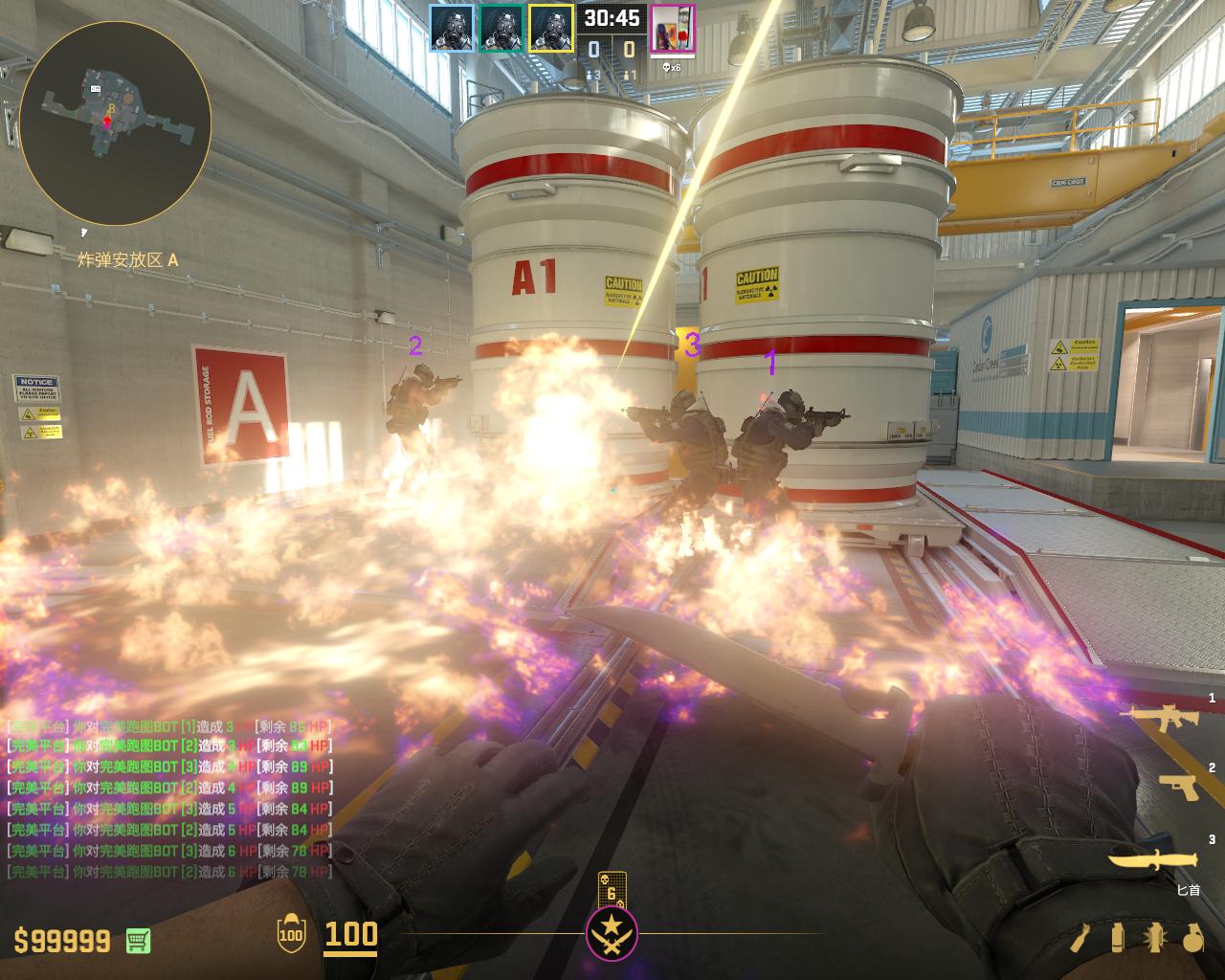
Task: Click the armor shield icon
Action: coord(291,934)
